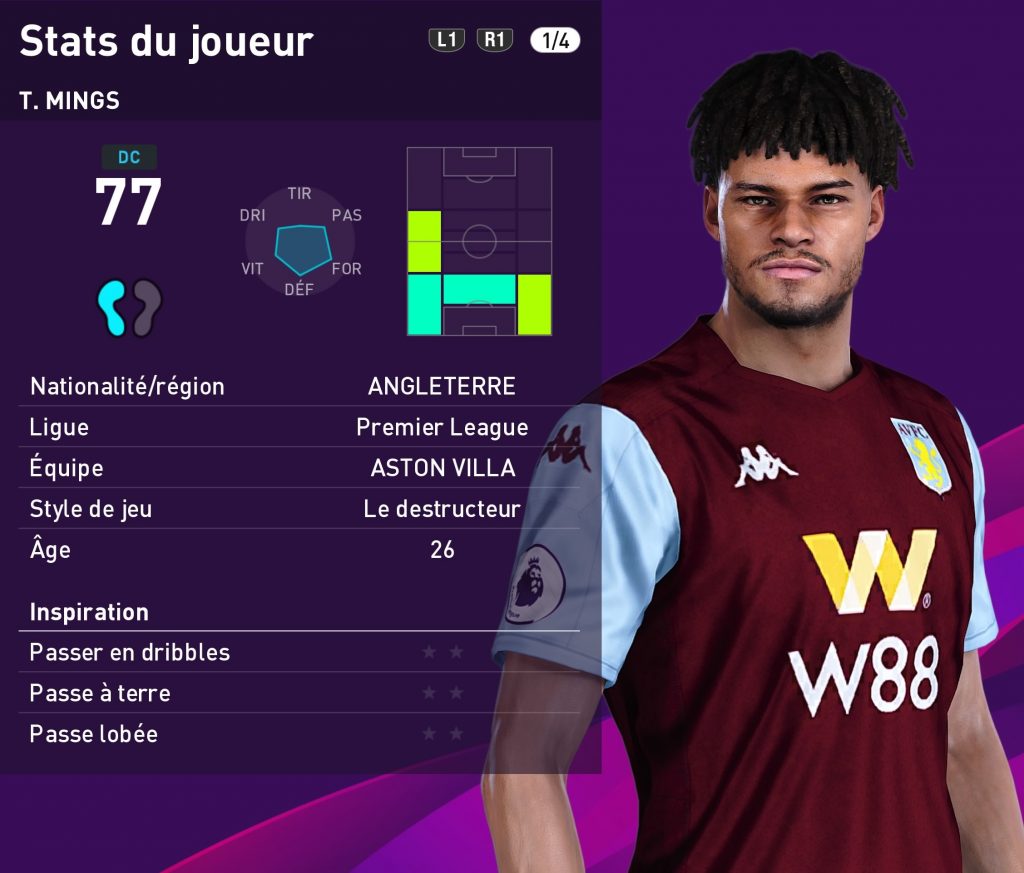Image resolution: width=1024 pixels, height=873 pixels.
Task: Click the 1/4 page indicator
Action: pos(555,40)
